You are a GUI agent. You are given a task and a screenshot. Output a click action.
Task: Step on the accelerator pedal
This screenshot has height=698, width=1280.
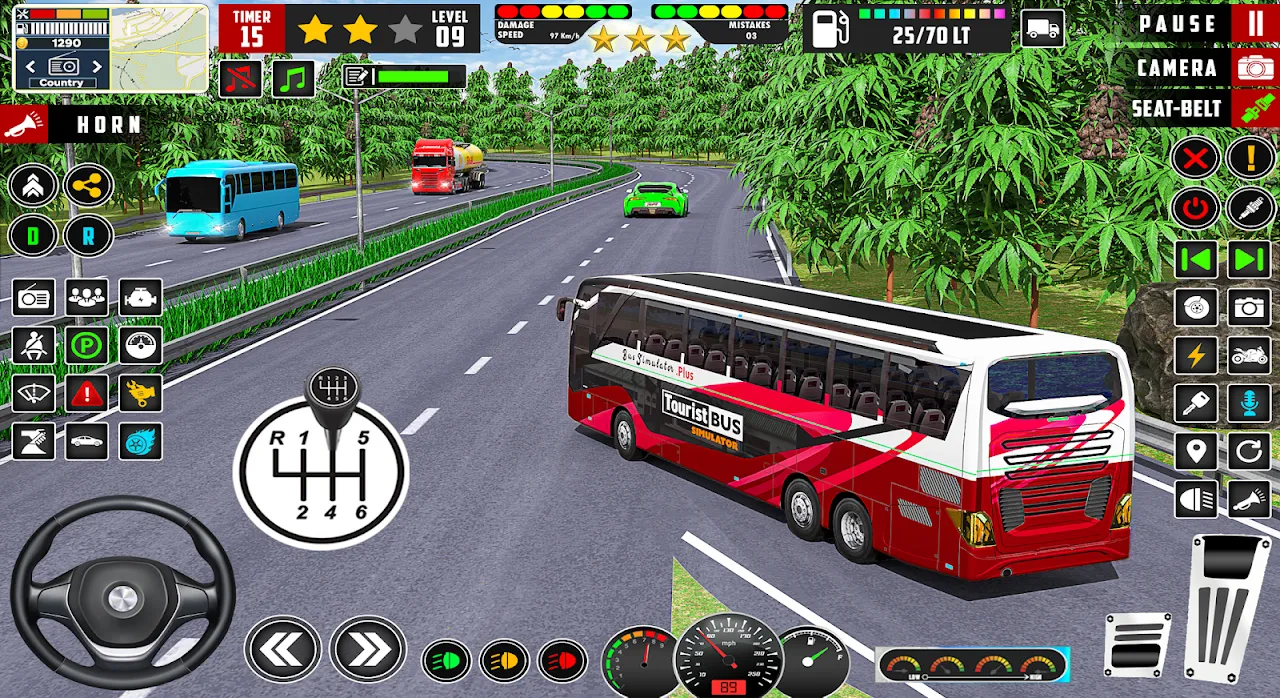tap(1229, 605)
